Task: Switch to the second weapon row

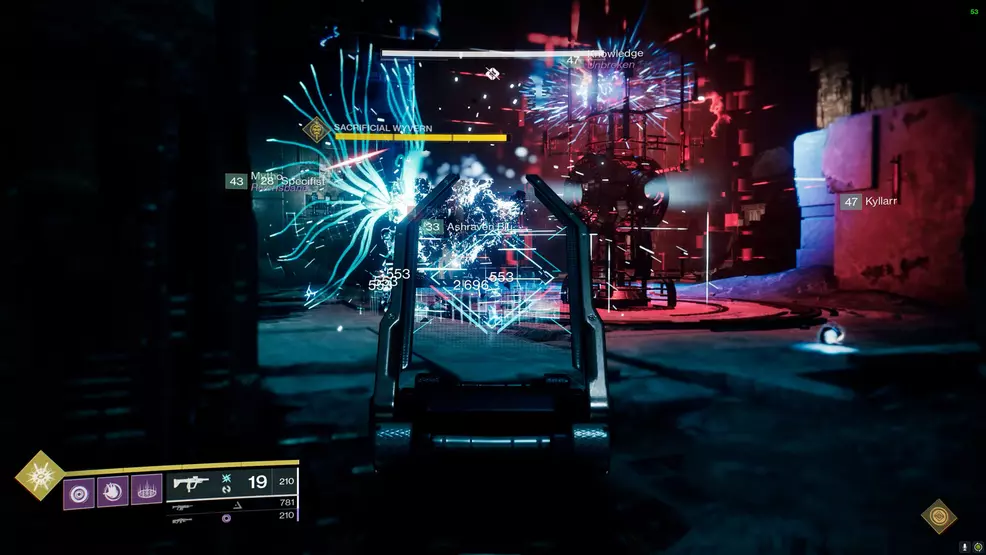Action: (232, 505)
